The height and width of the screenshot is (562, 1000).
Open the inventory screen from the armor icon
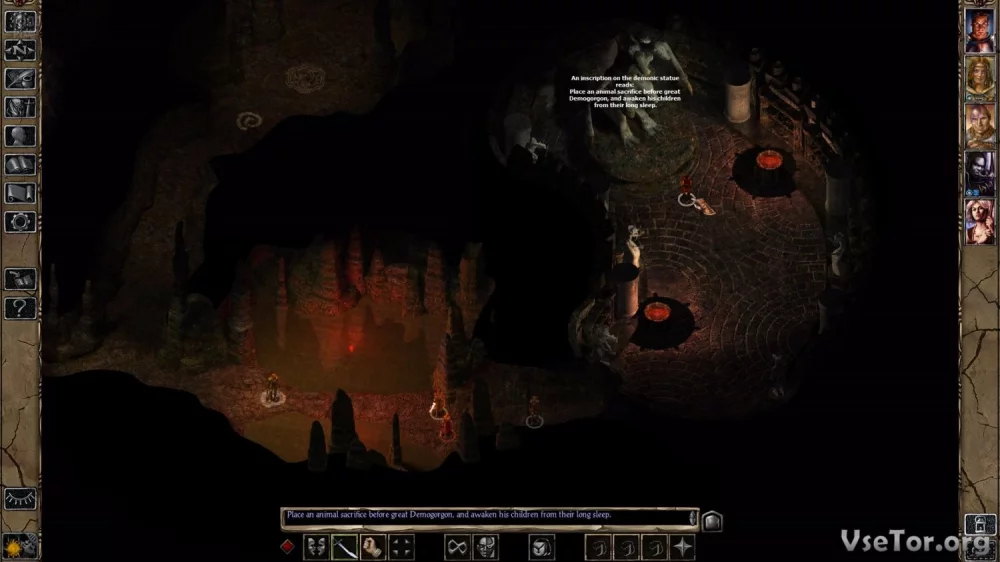tap(20, 107)
